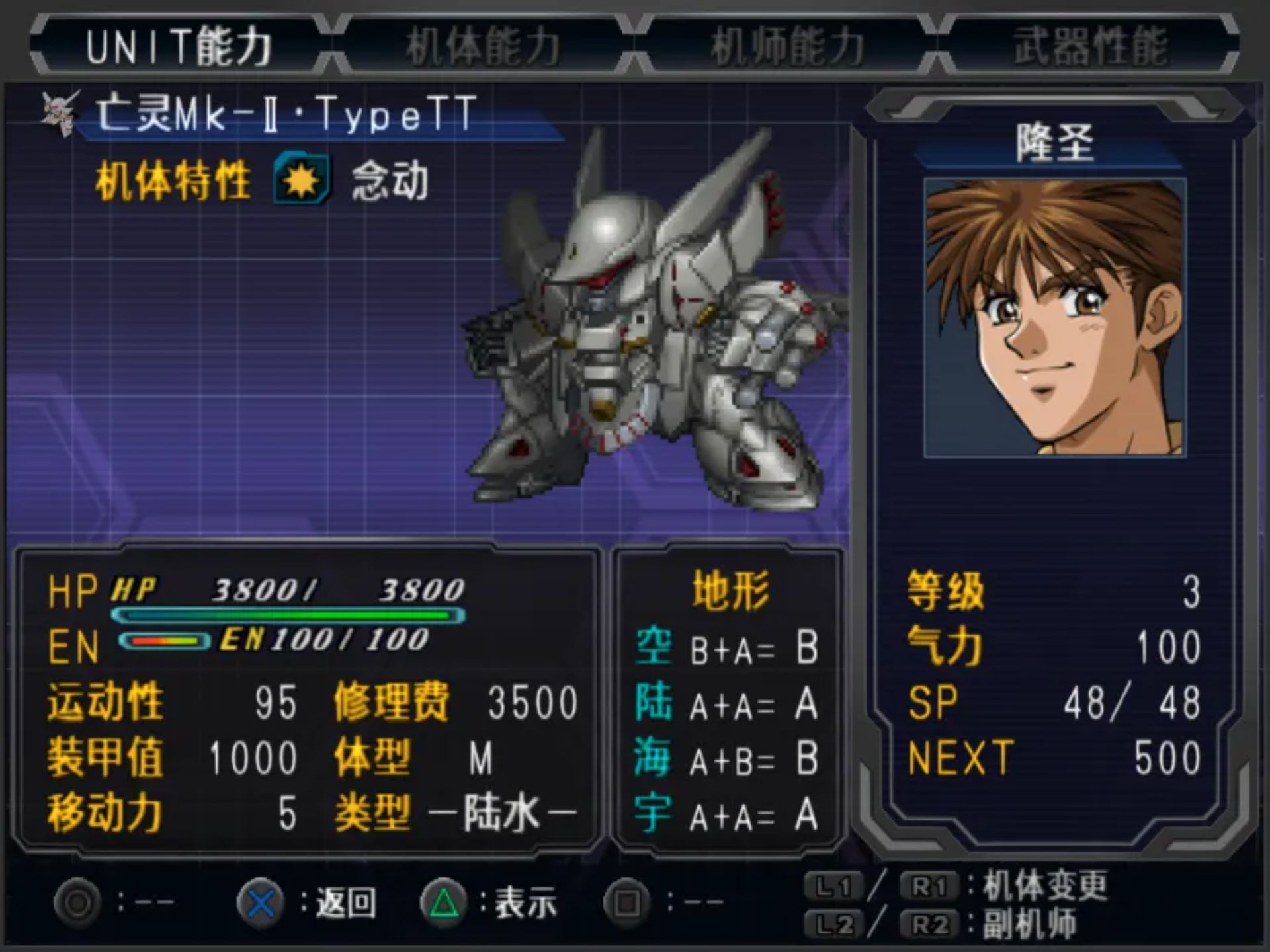Open the 机体能力 tab
1270x952 pixels.
pos(483,46)
